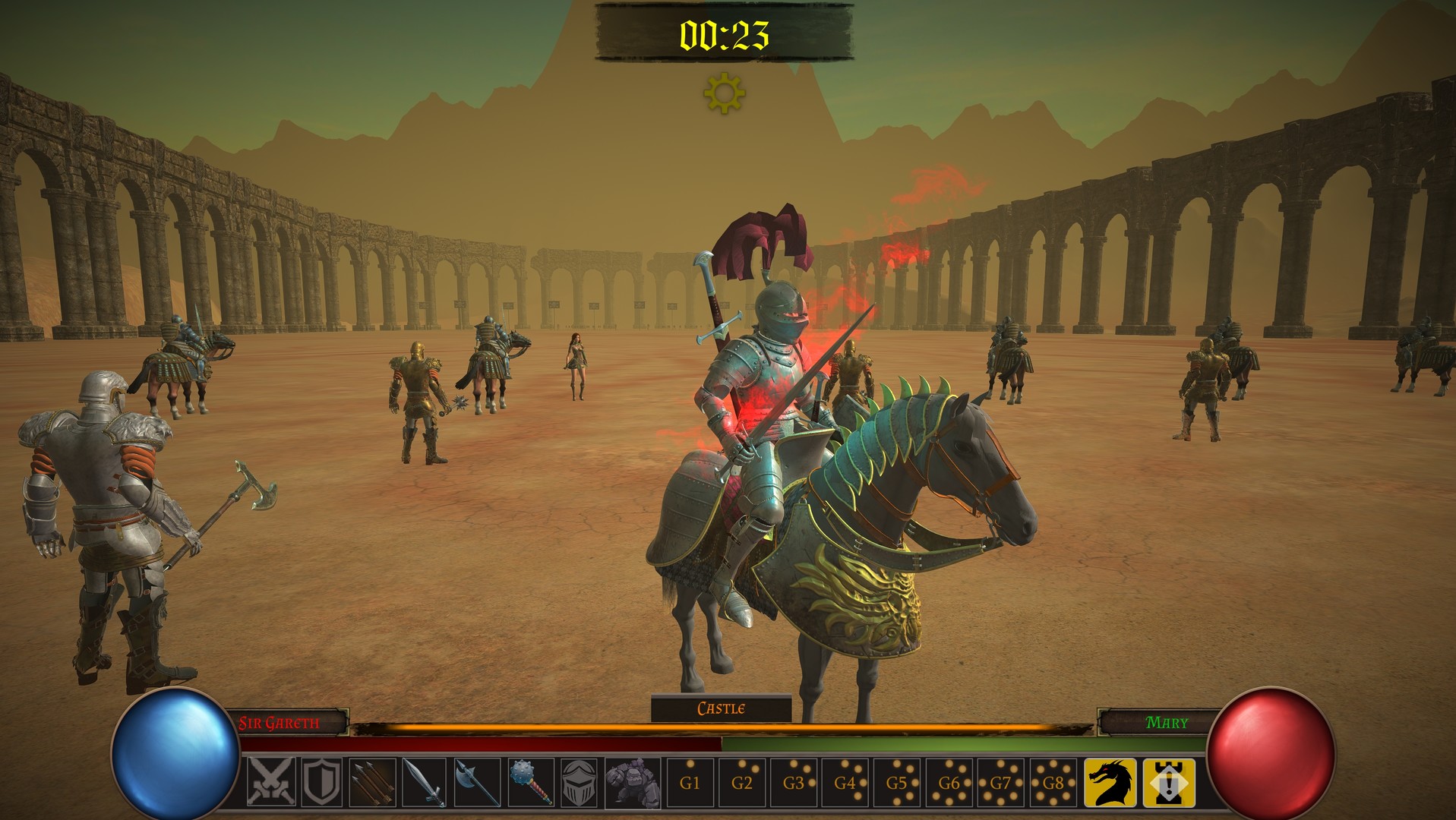
Task: Select the battle axe unit icon
Action: click(476, 781)
